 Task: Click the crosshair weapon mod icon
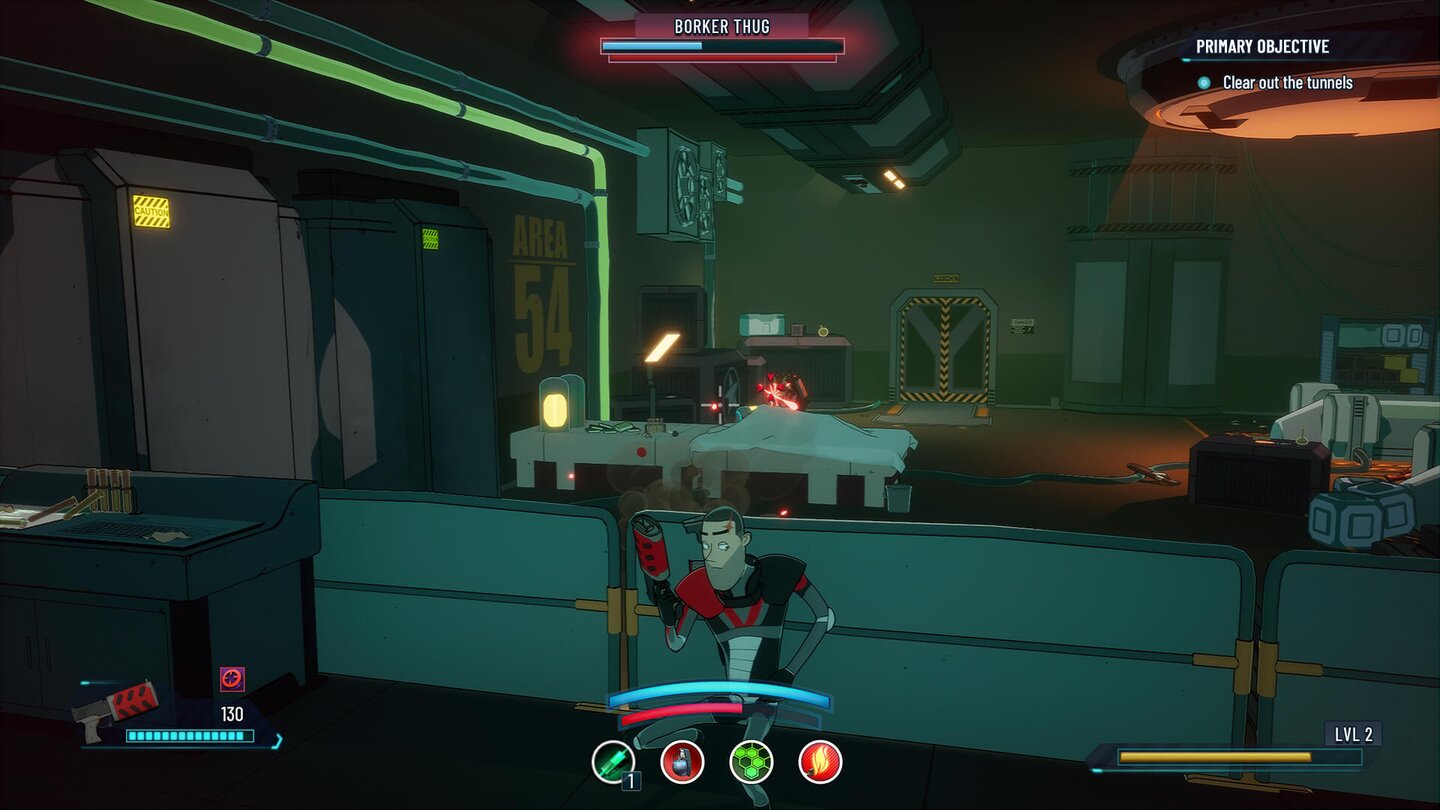click(232, 679)
